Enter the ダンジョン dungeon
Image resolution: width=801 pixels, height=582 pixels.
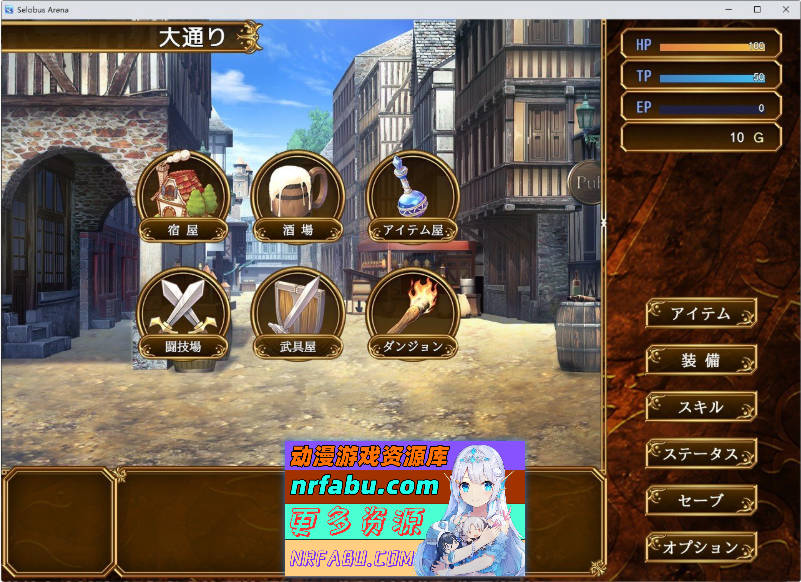(x=413, y=313)
